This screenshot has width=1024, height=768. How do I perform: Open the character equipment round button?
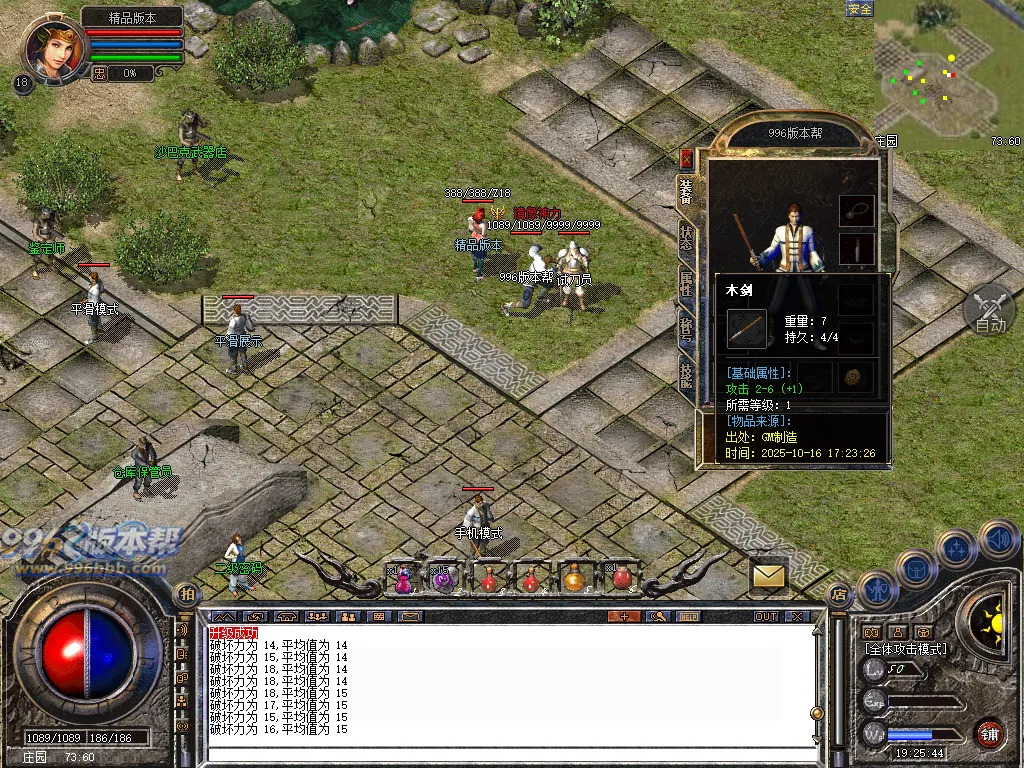coord(877,590)
